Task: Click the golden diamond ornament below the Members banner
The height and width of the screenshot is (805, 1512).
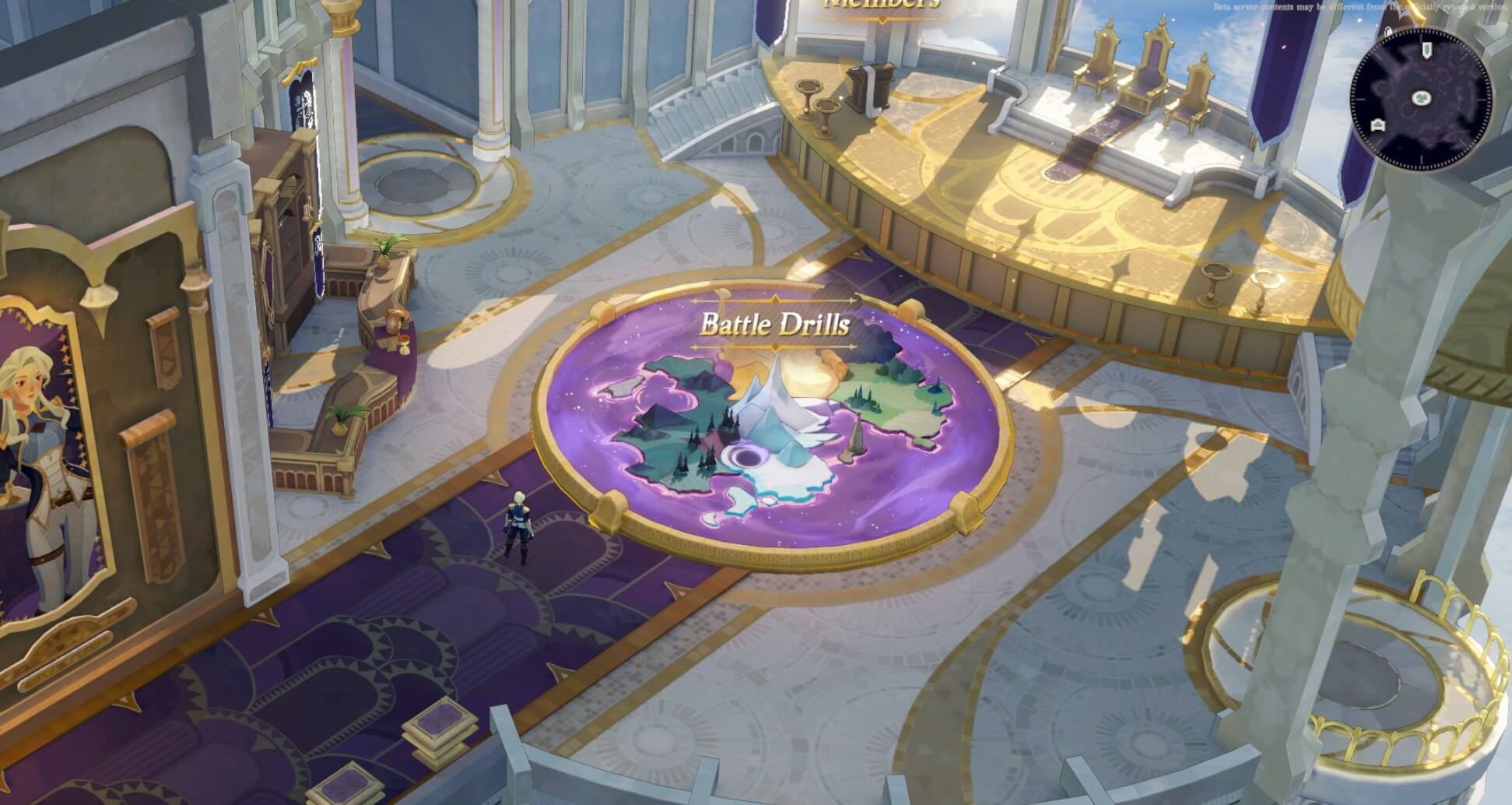Action: click(882, 19)
